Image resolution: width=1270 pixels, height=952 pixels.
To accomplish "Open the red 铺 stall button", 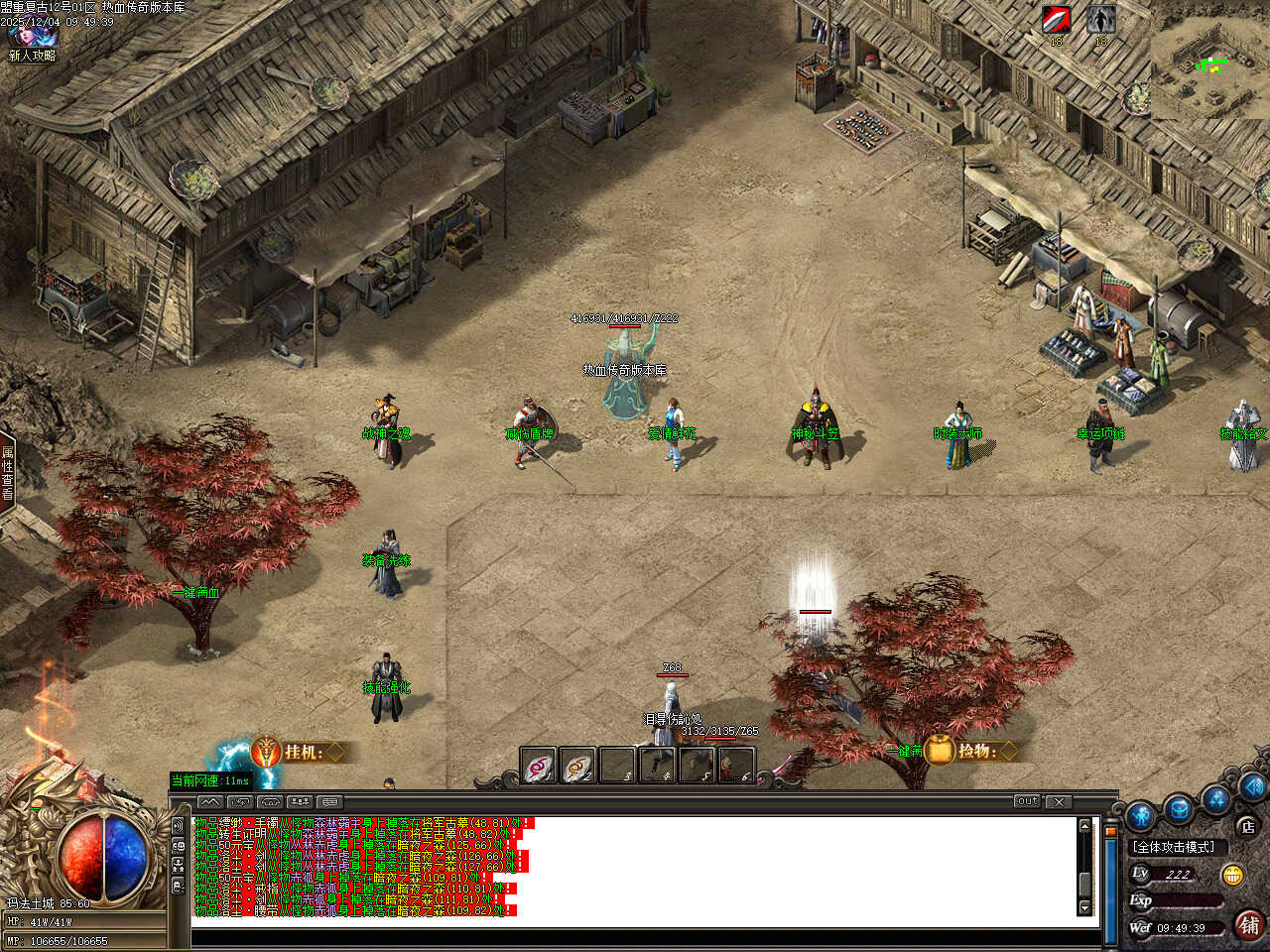I will [x=1248, y=925].
